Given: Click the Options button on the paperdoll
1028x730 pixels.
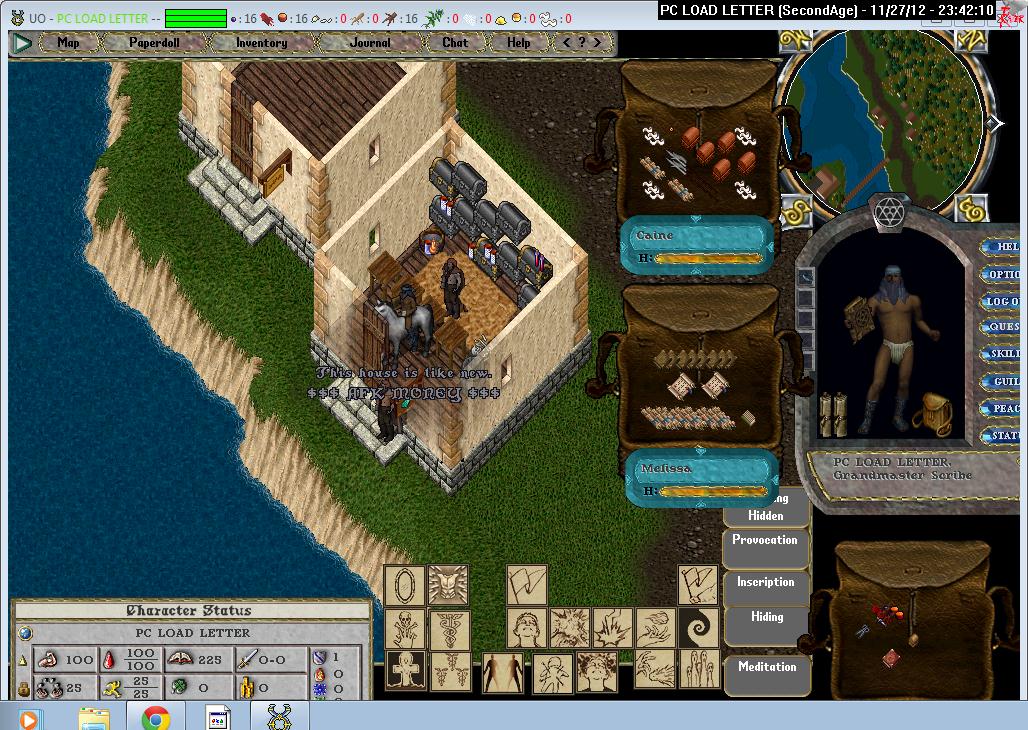Looking at the screenshot, I should click(1002, 274).
